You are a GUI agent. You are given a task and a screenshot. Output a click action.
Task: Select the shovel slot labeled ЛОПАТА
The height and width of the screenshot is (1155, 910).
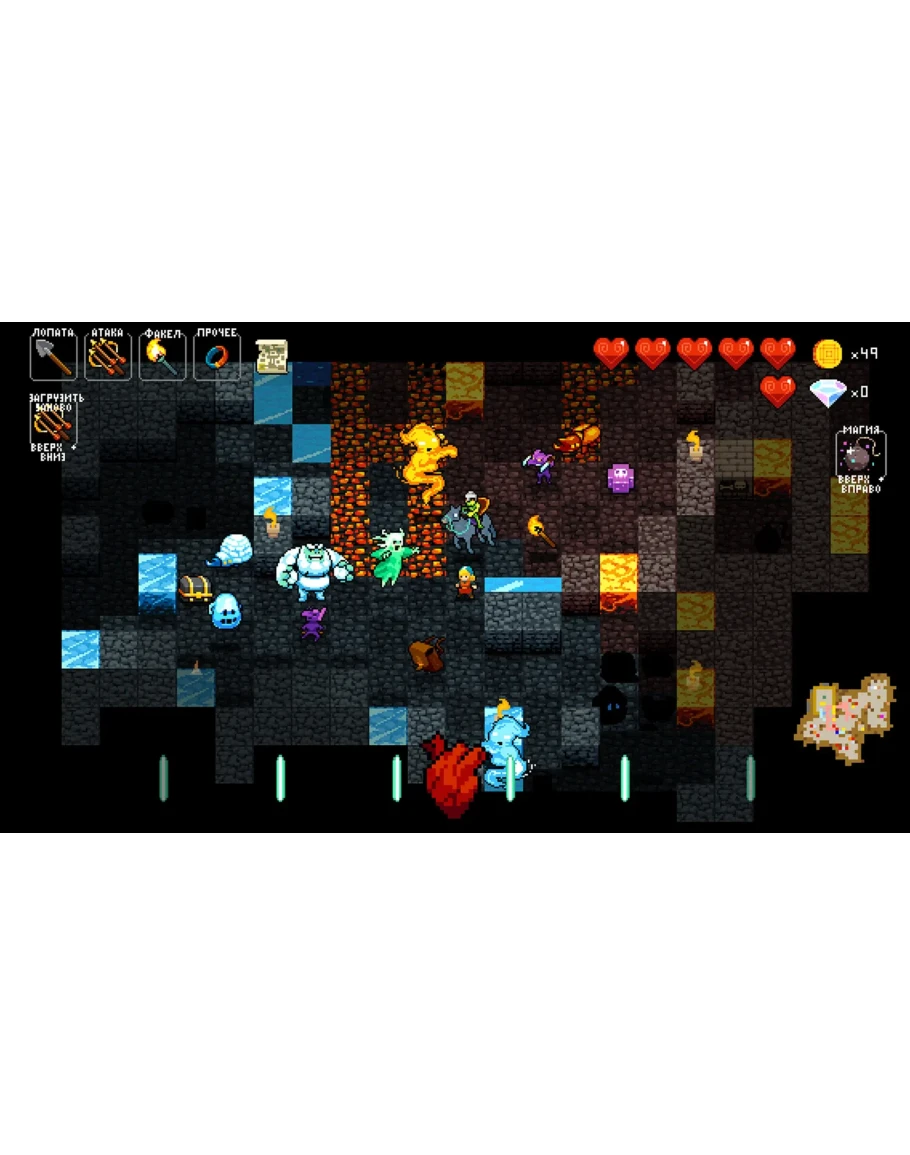[x=54, y=356]
